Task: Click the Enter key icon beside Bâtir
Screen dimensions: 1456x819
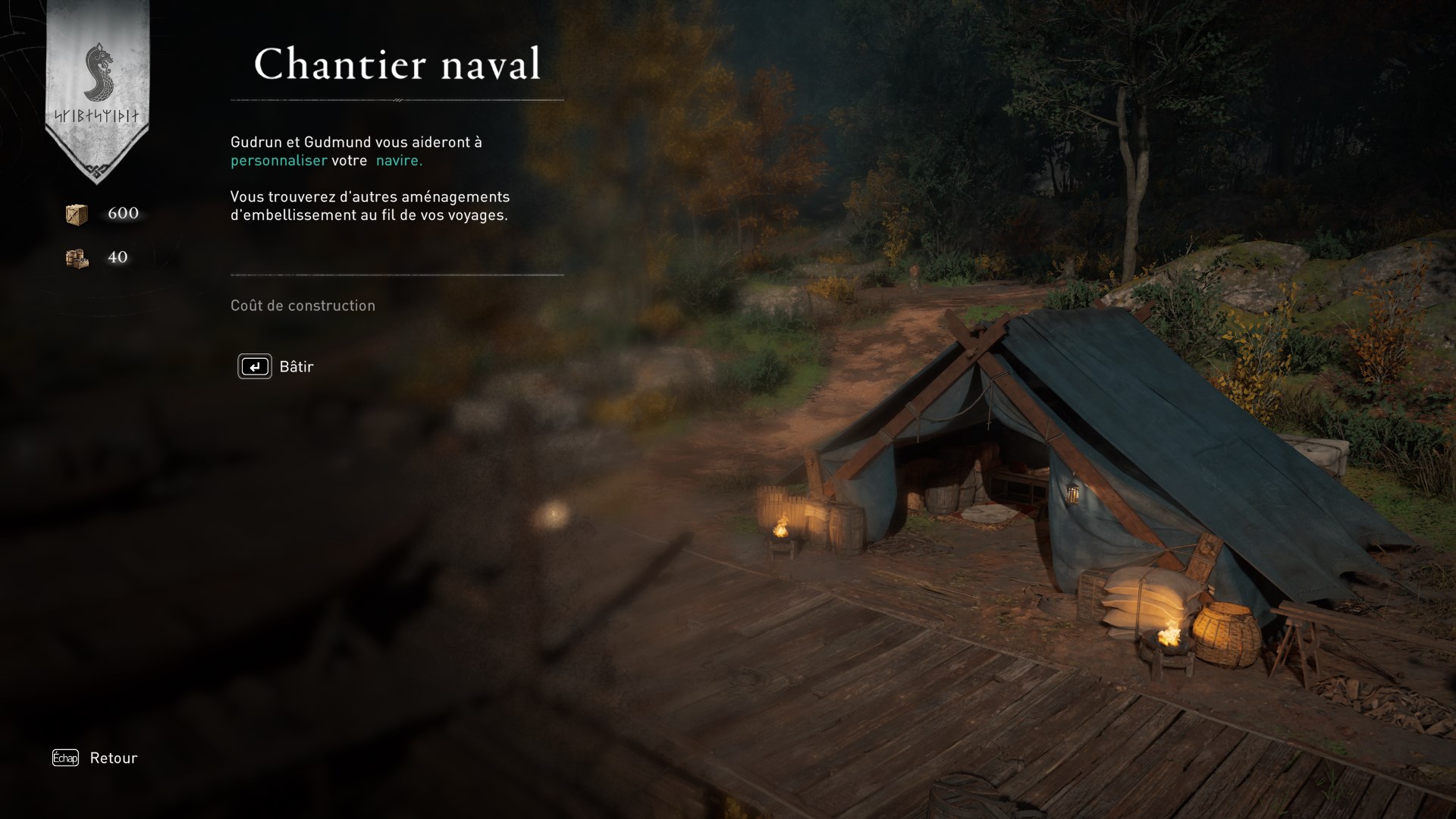Action: coord(255,366)
